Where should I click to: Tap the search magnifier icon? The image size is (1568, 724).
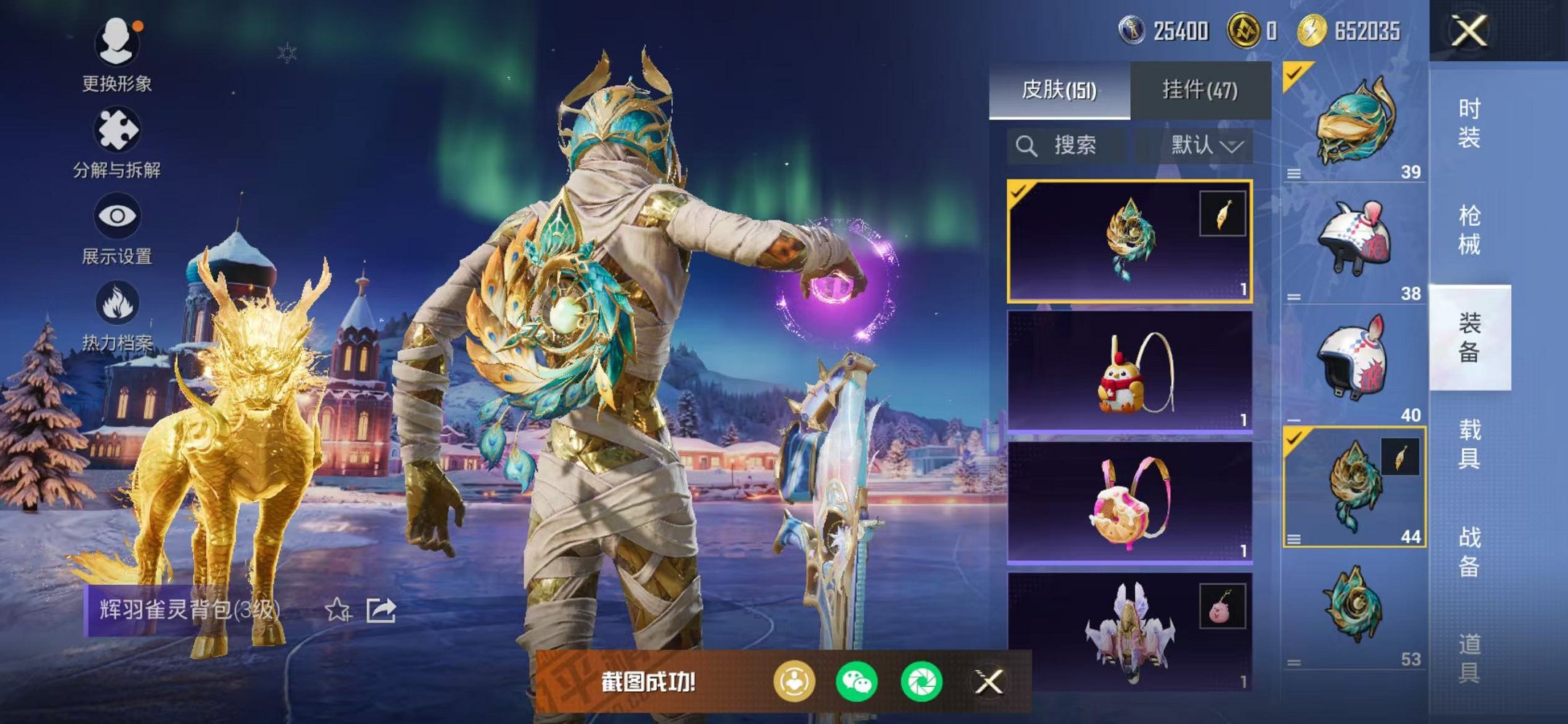(1028, 145)
